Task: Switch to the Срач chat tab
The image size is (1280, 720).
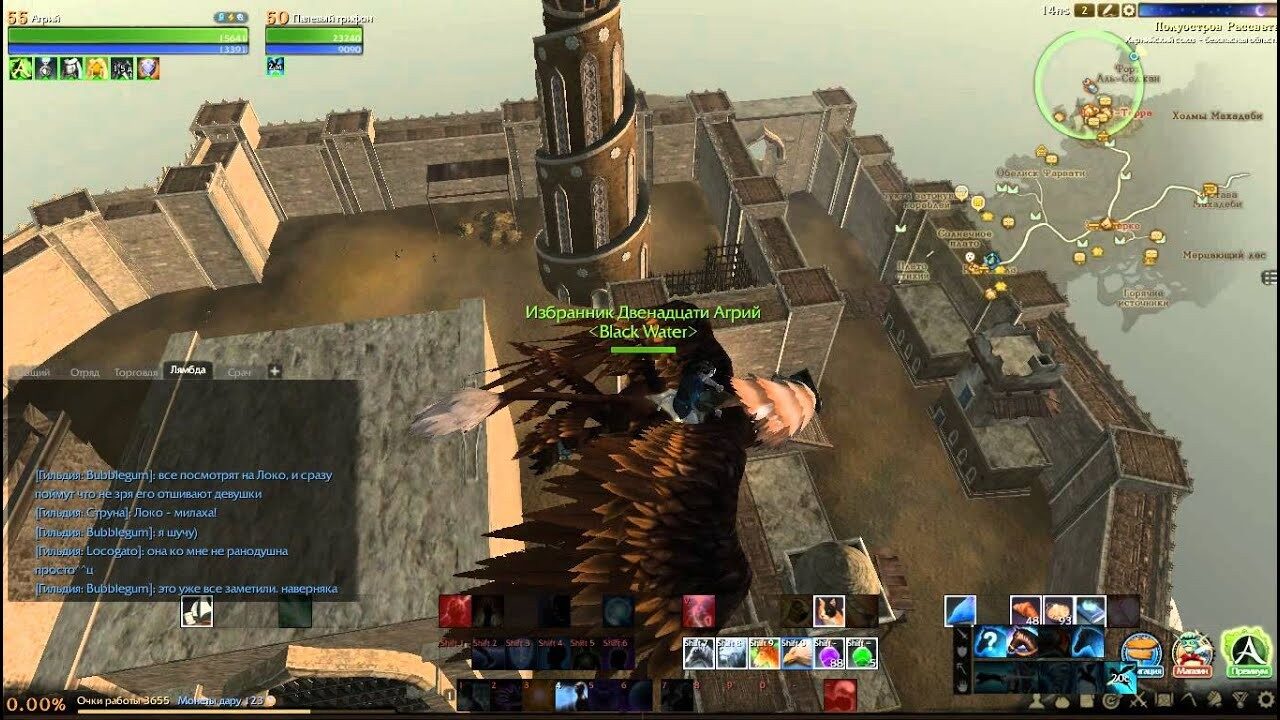Action: pos(239,373)
